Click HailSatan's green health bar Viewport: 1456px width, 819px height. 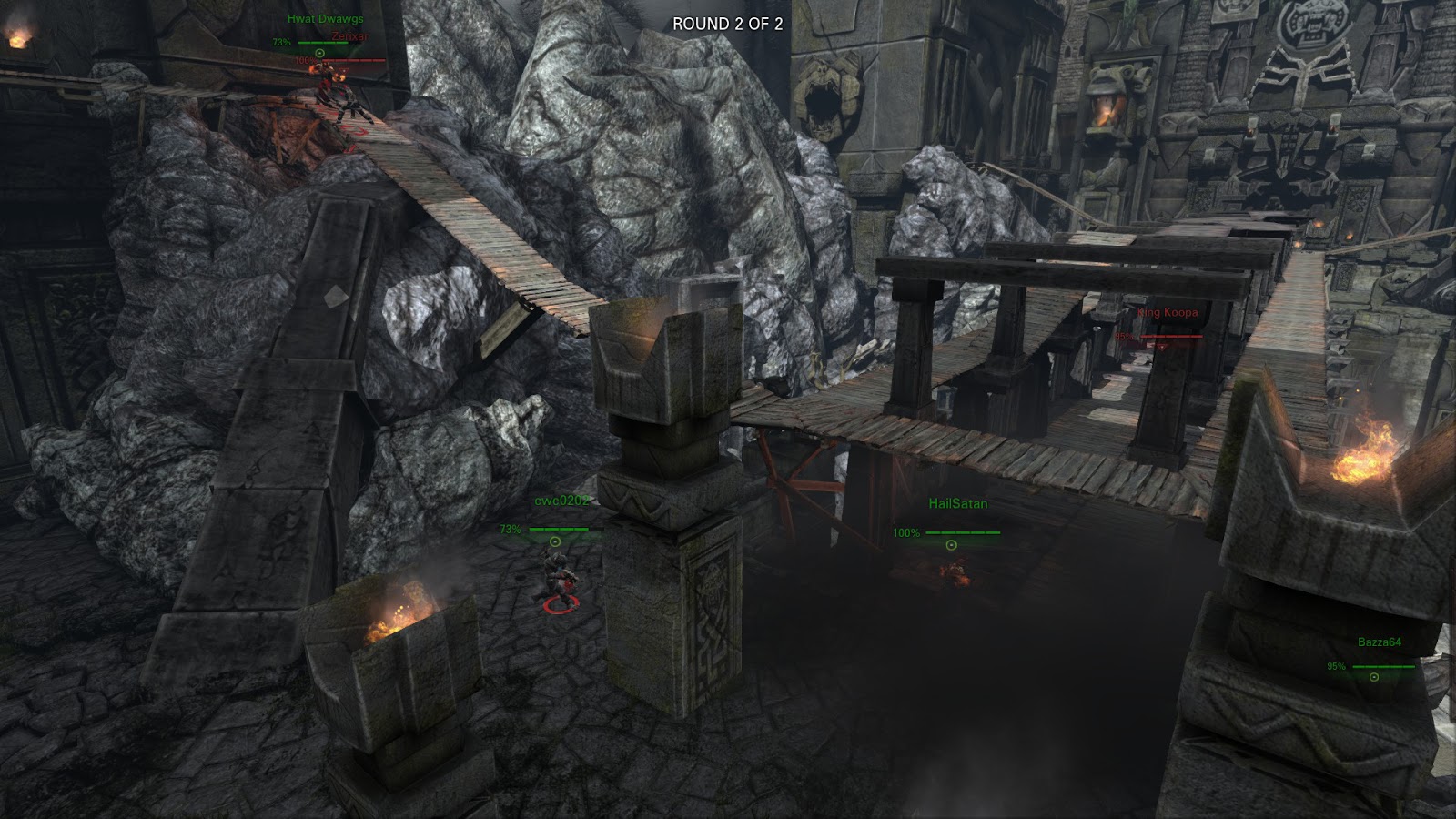(963, 533)
